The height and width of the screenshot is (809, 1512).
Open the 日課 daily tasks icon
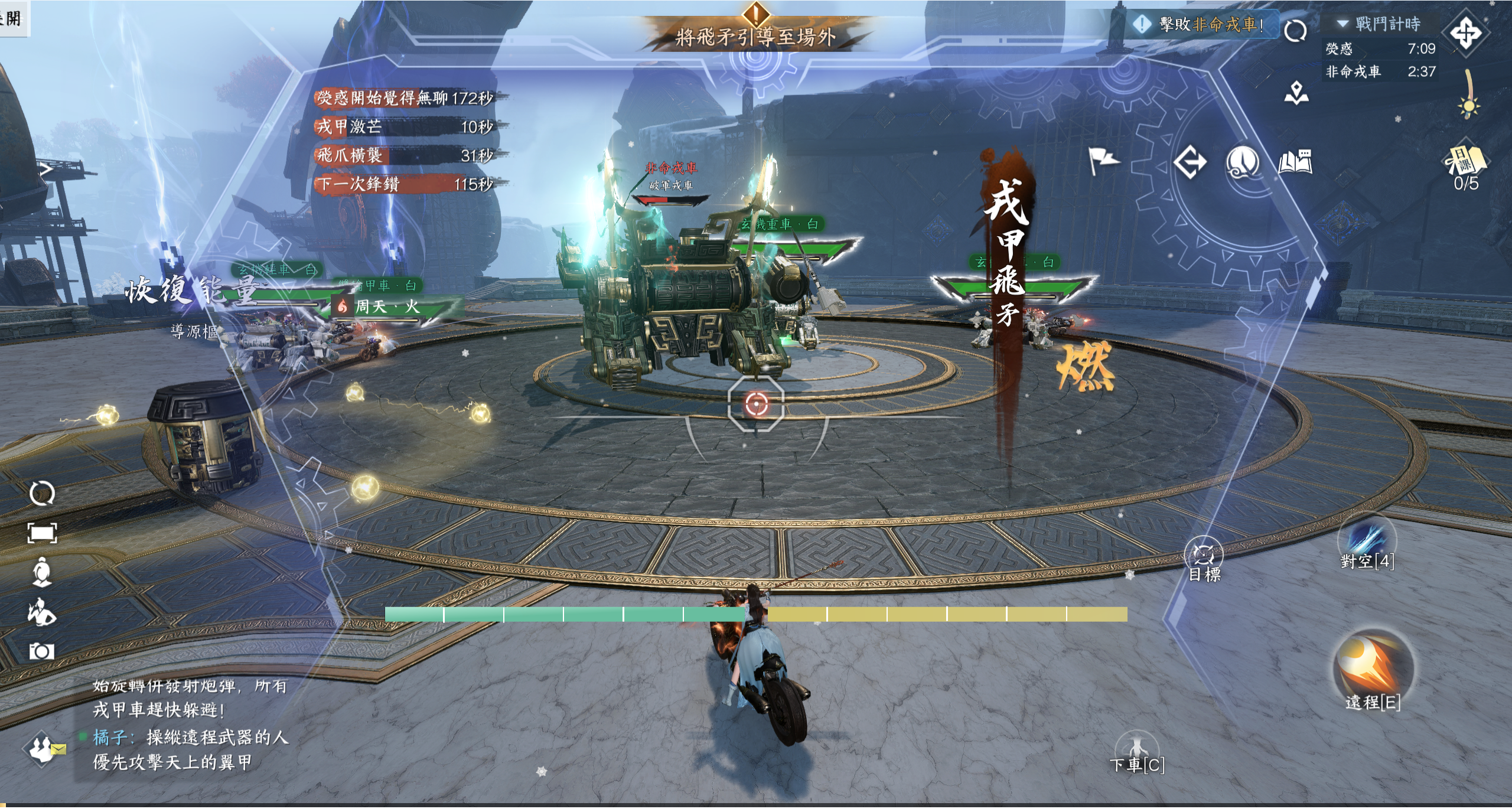1466,162
